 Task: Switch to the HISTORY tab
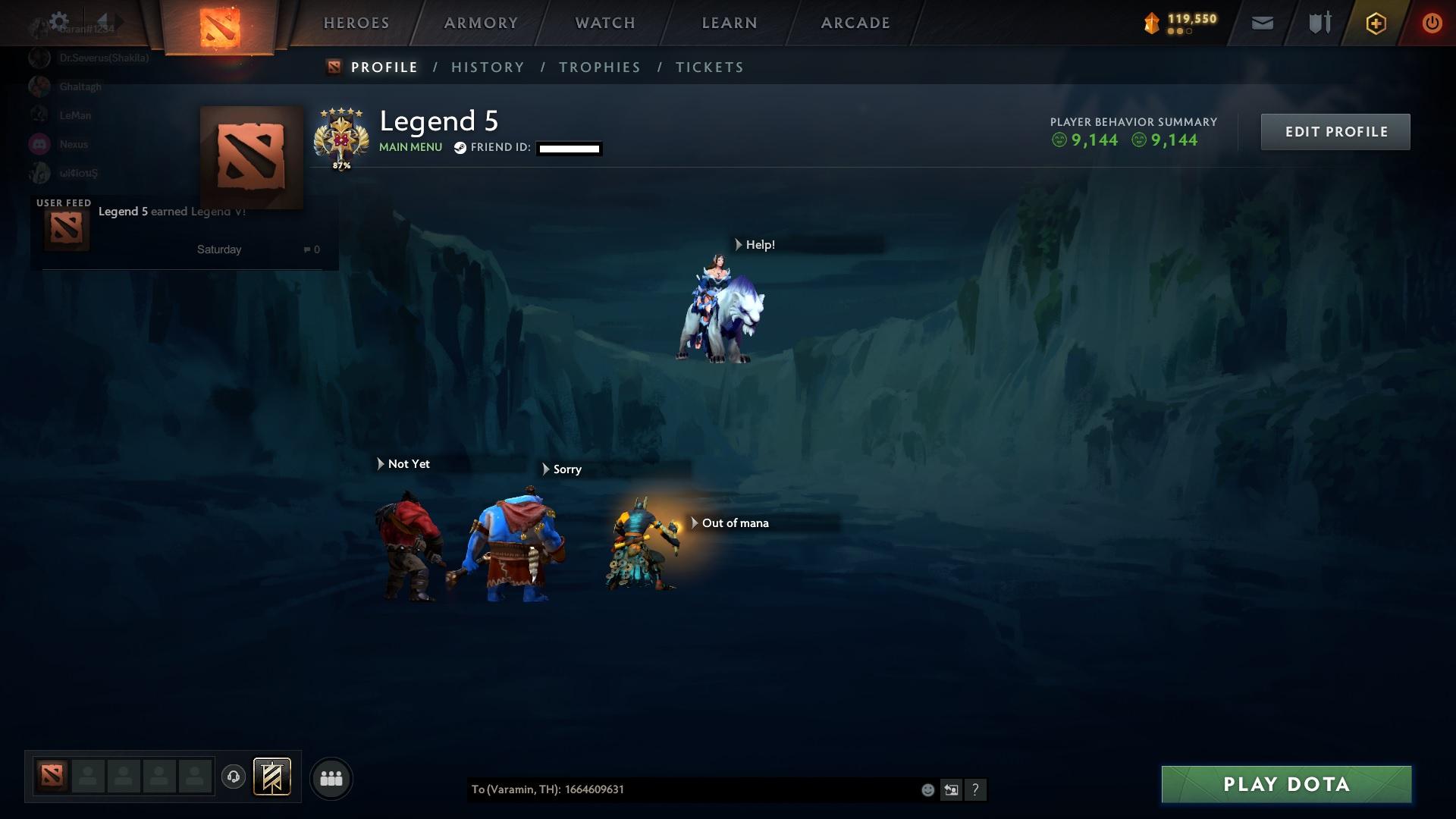pyautogui.click(x=488, y=67)
